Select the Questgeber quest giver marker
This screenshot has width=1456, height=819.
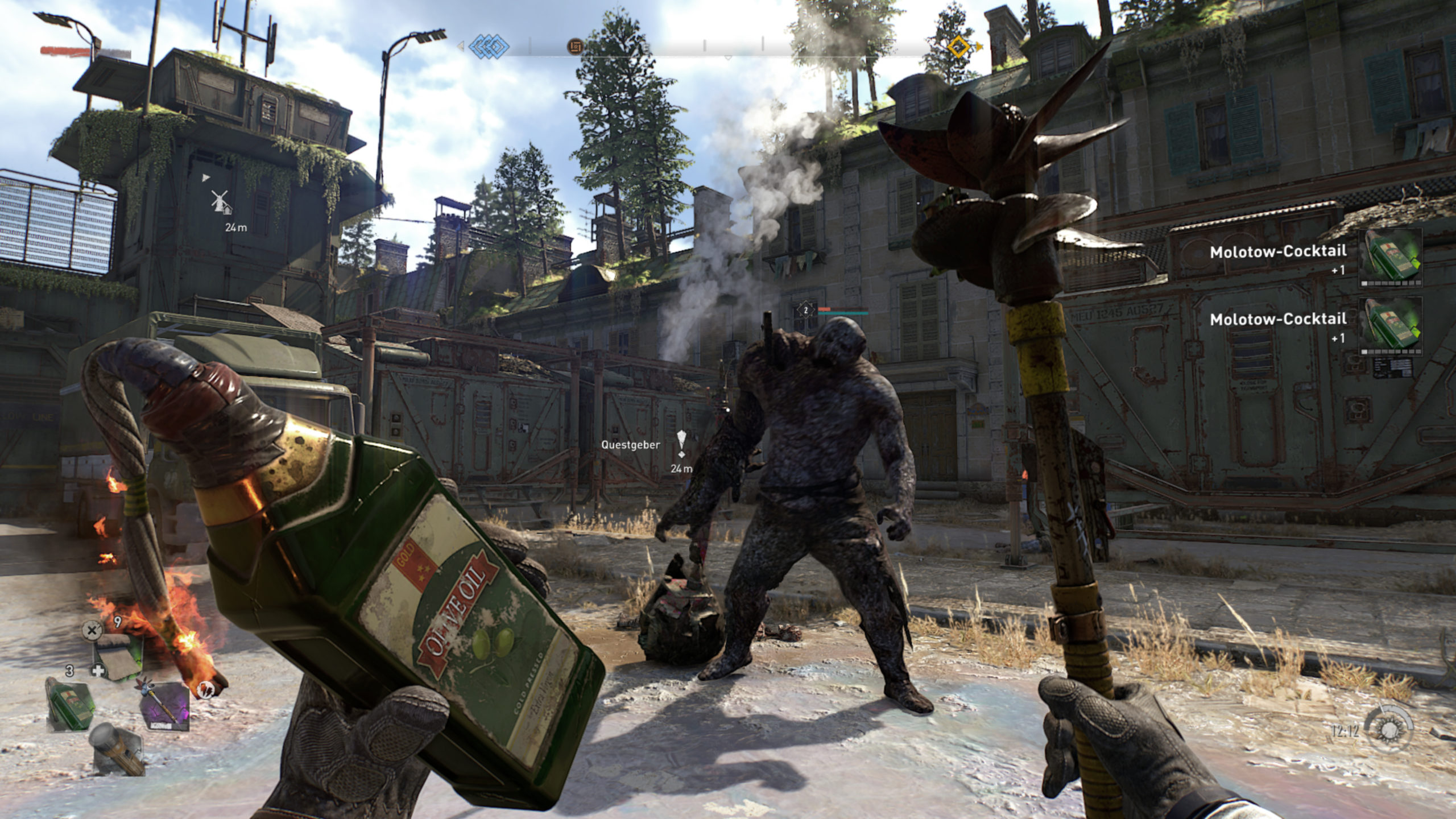coord(681,444)
